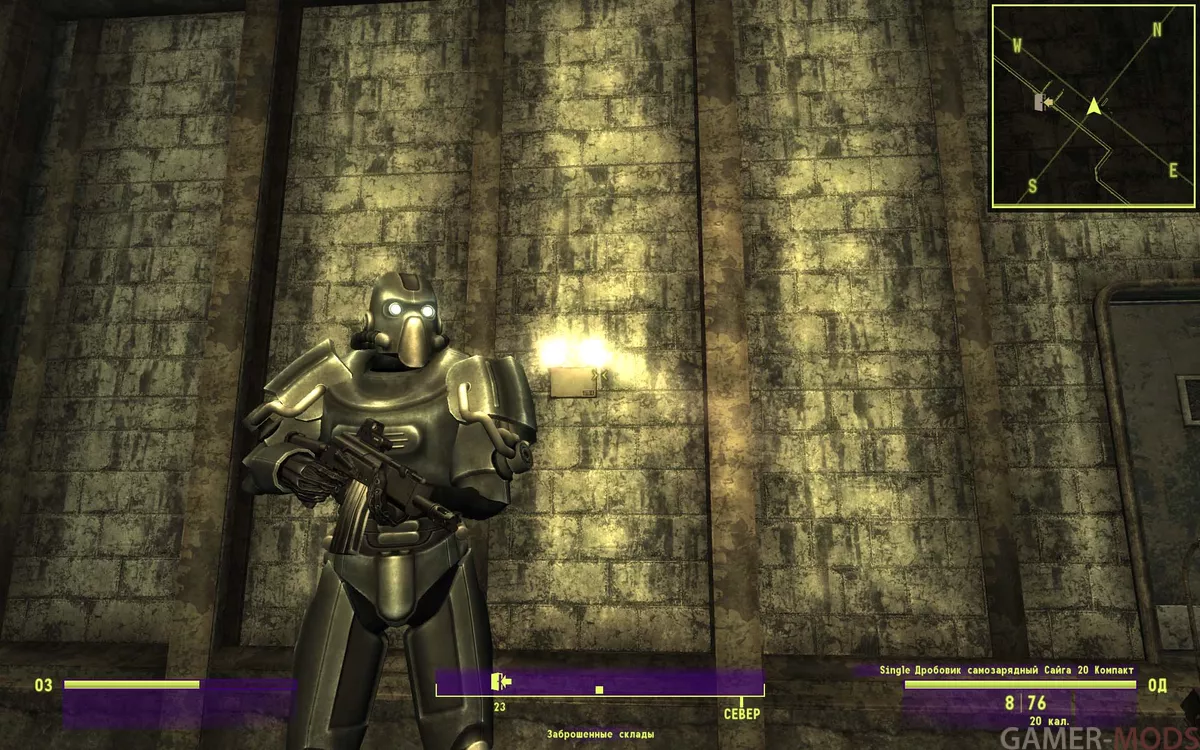The width and height of the screenshot is (1200, 750).
Task: Click the square marker on the compass bar
Action: point(599,690)
